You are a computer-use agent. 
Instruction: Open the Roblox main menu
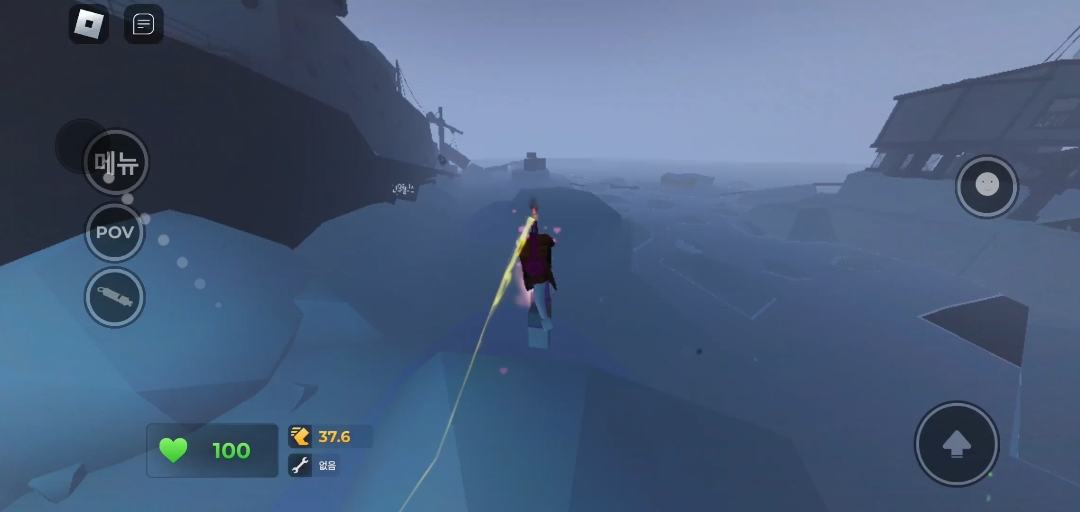pyautogui.click(x=88, y=24)
